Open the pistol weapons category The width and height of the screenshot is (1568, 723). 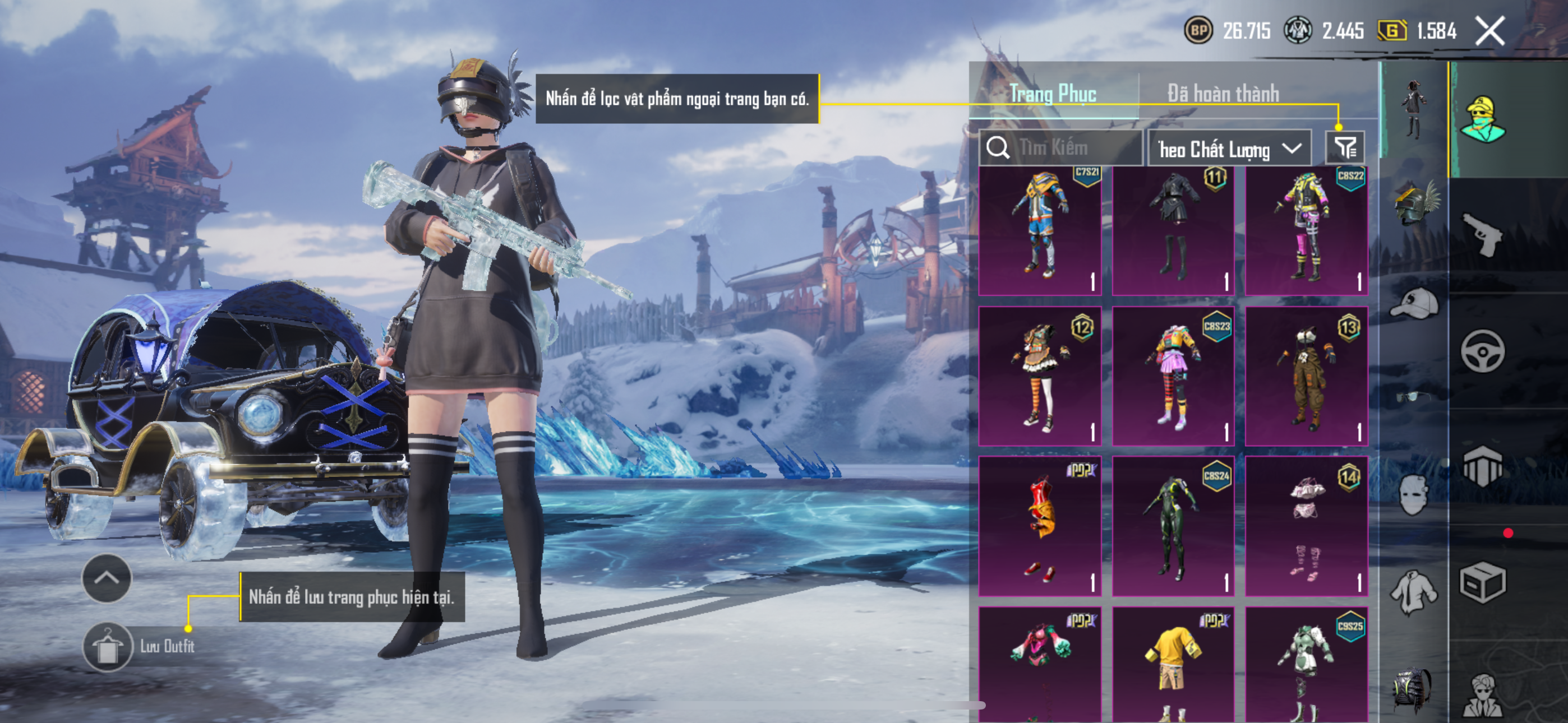coord(1482,234)
